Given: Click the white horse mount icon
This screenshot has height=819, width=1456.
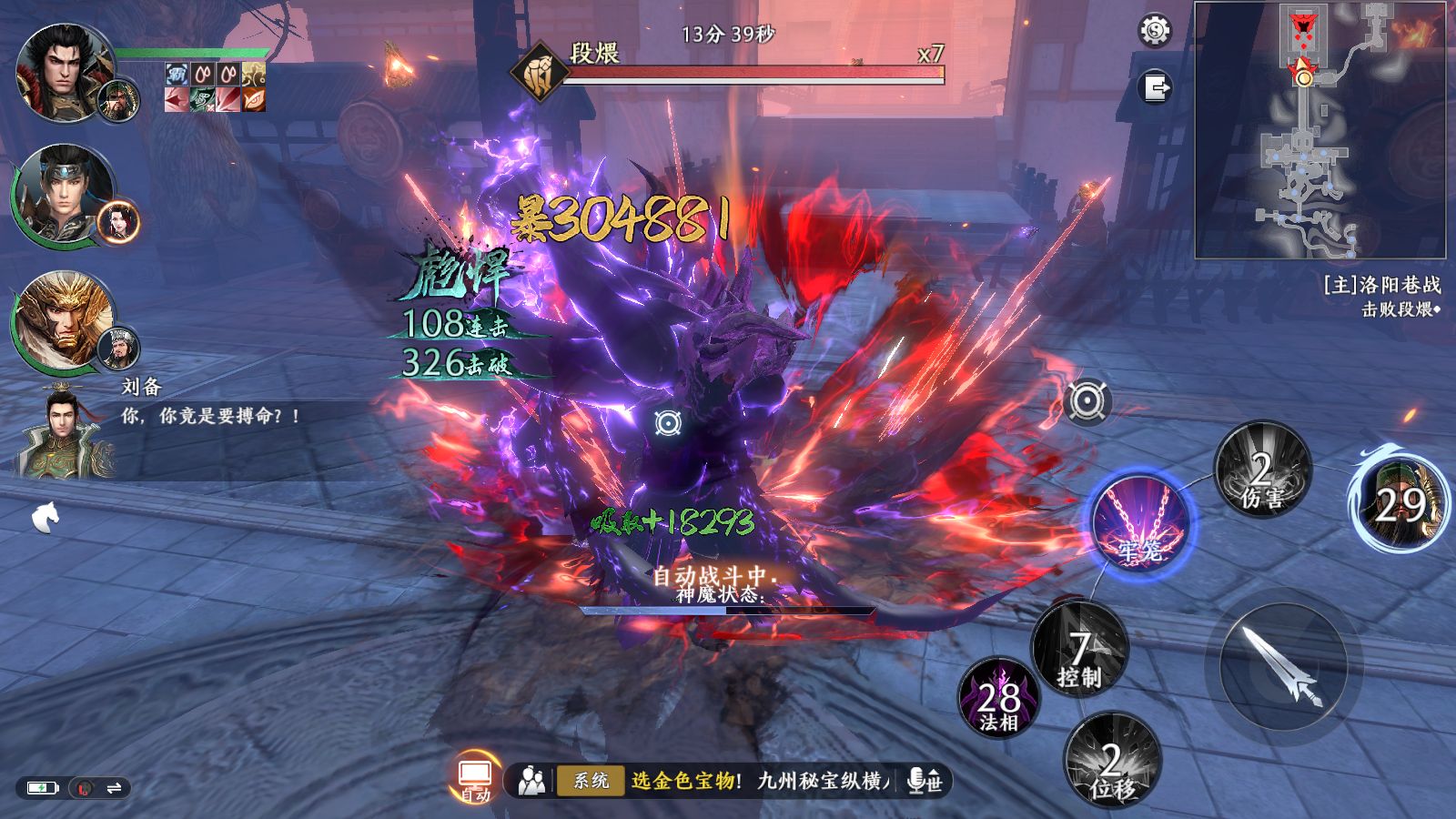Looking at the screenshot, I should 45,518.
